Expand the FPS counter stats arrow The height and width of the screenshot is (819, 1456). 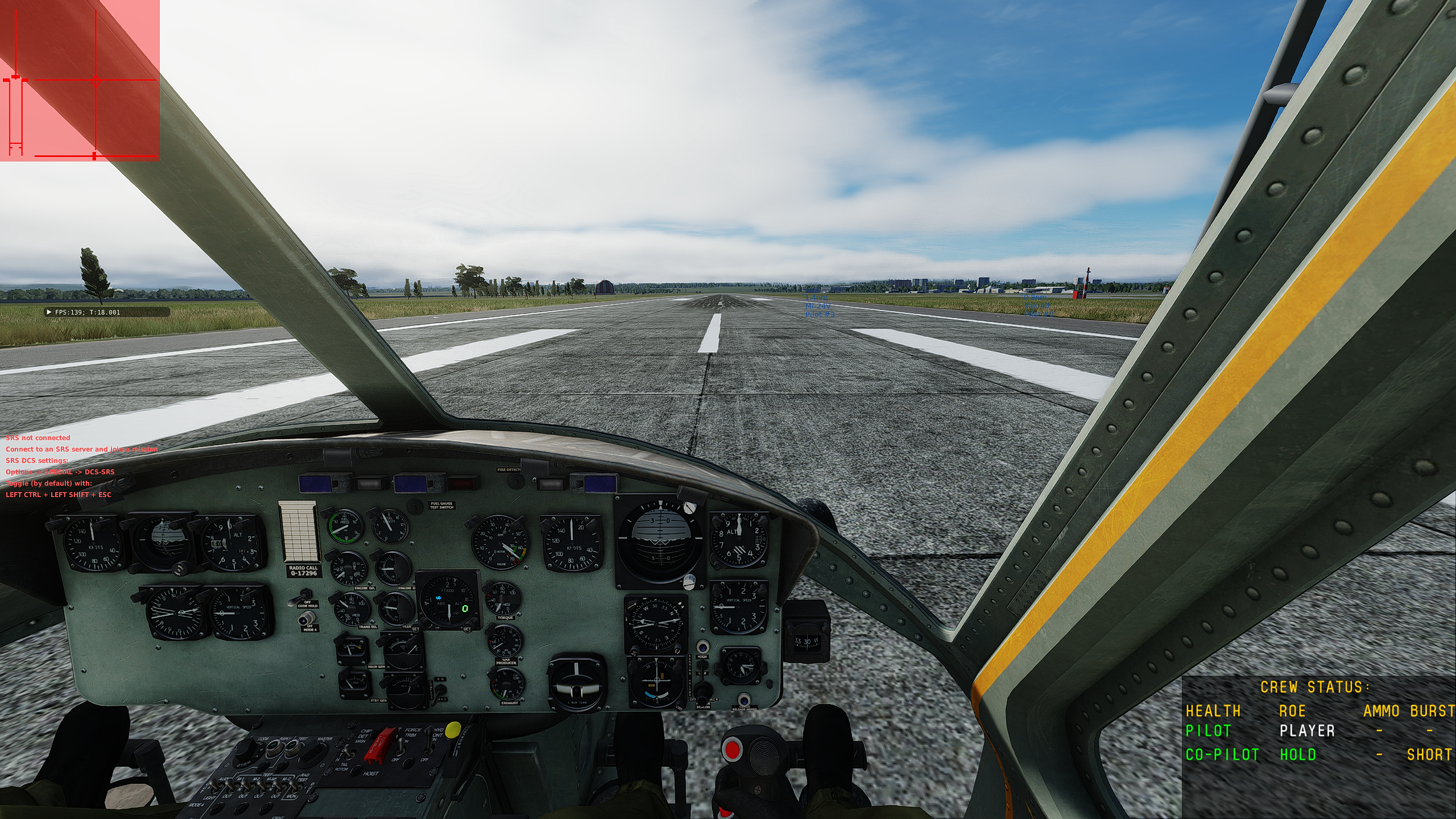(x=49, y=312)
